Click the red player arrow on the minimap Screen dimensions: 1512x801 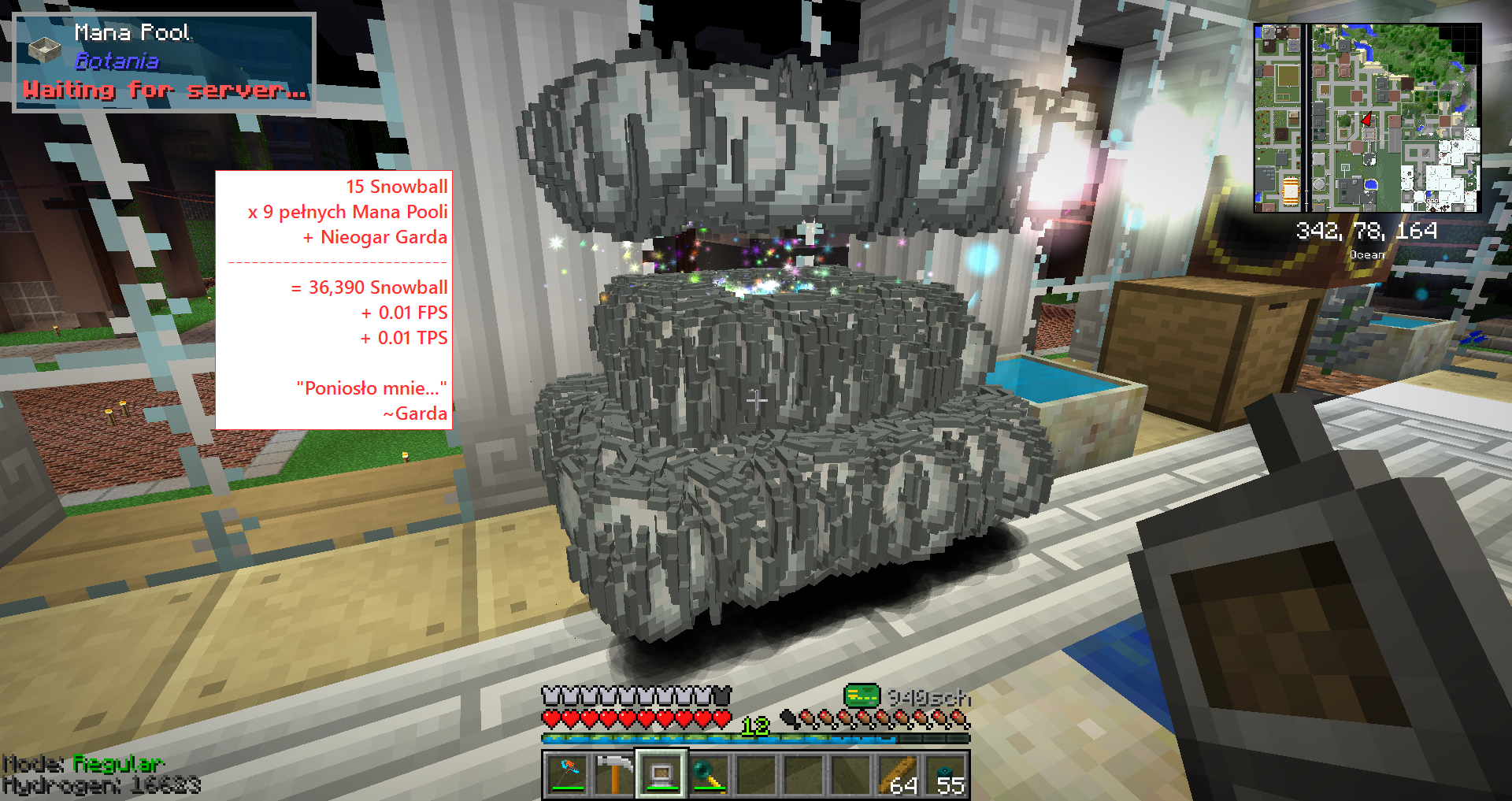click(x=1367, y=120)
